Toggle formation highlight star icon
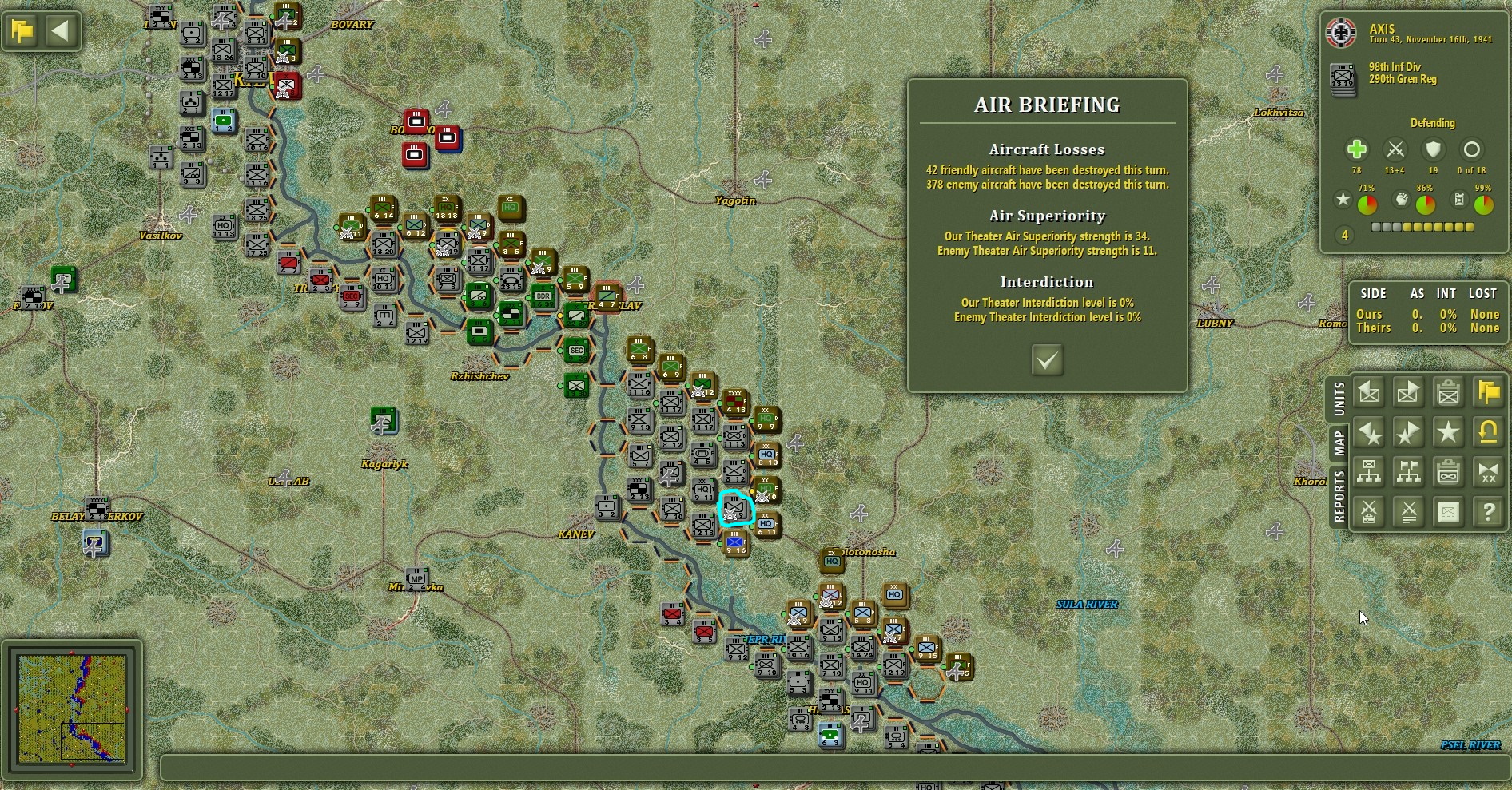The width and height of the screenshot is (1512, 790). pos(1448,432)
